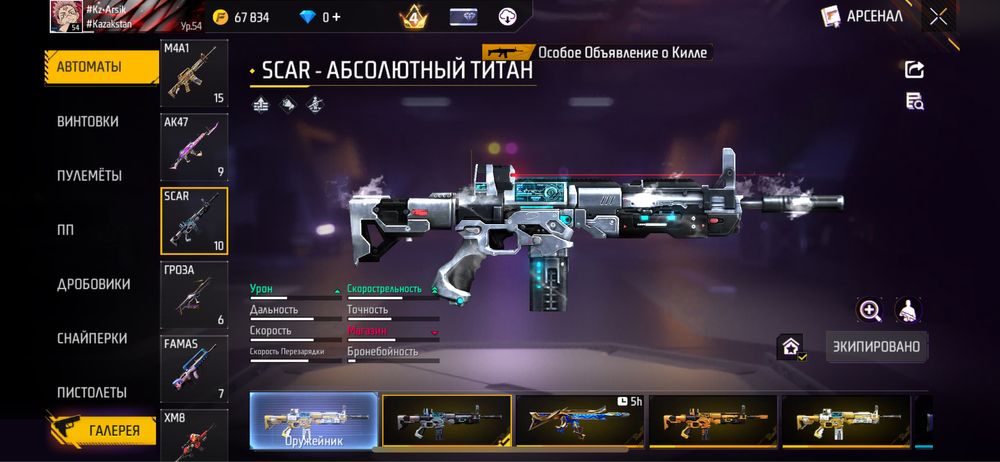This screenshot has width=1000, height=462.
Task: Select the Гроза weapon tile
Action: (194, 295)
